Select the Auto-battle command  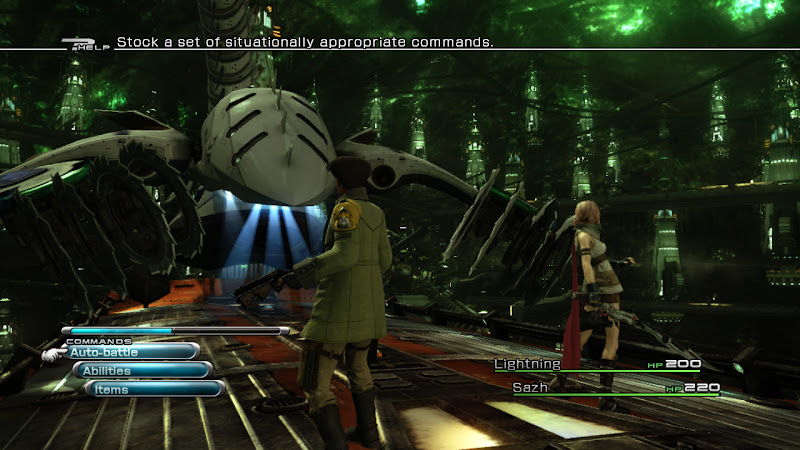point(132,351)
